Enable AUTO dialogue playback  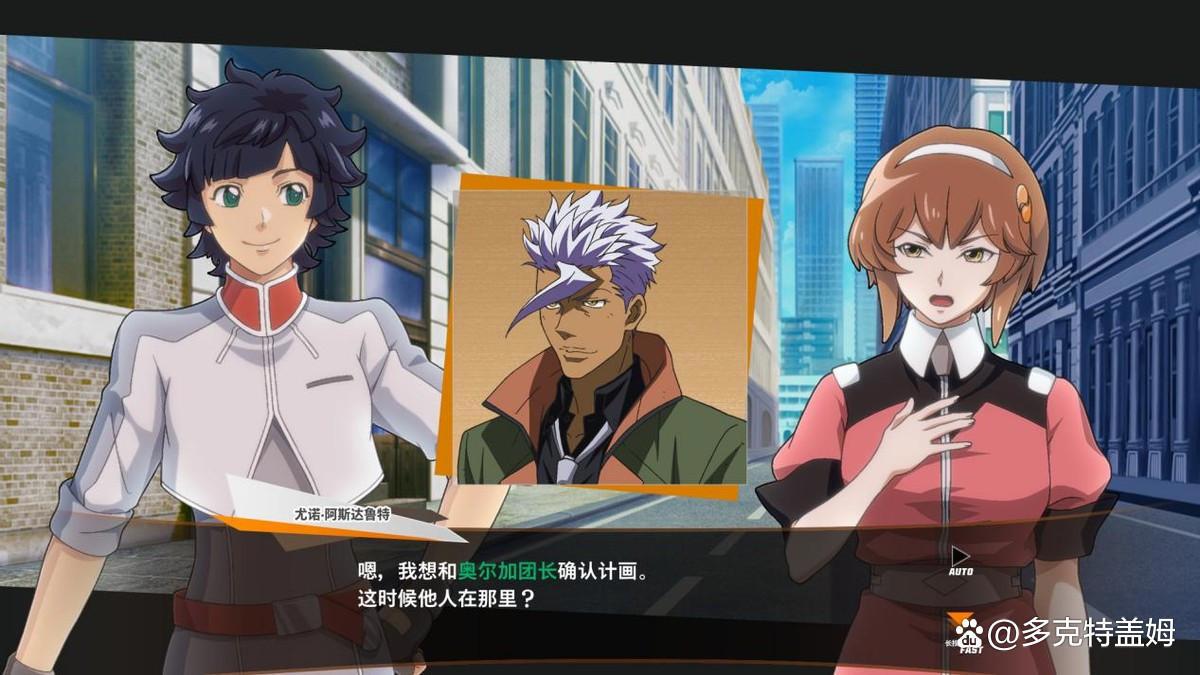pos(960,560)
